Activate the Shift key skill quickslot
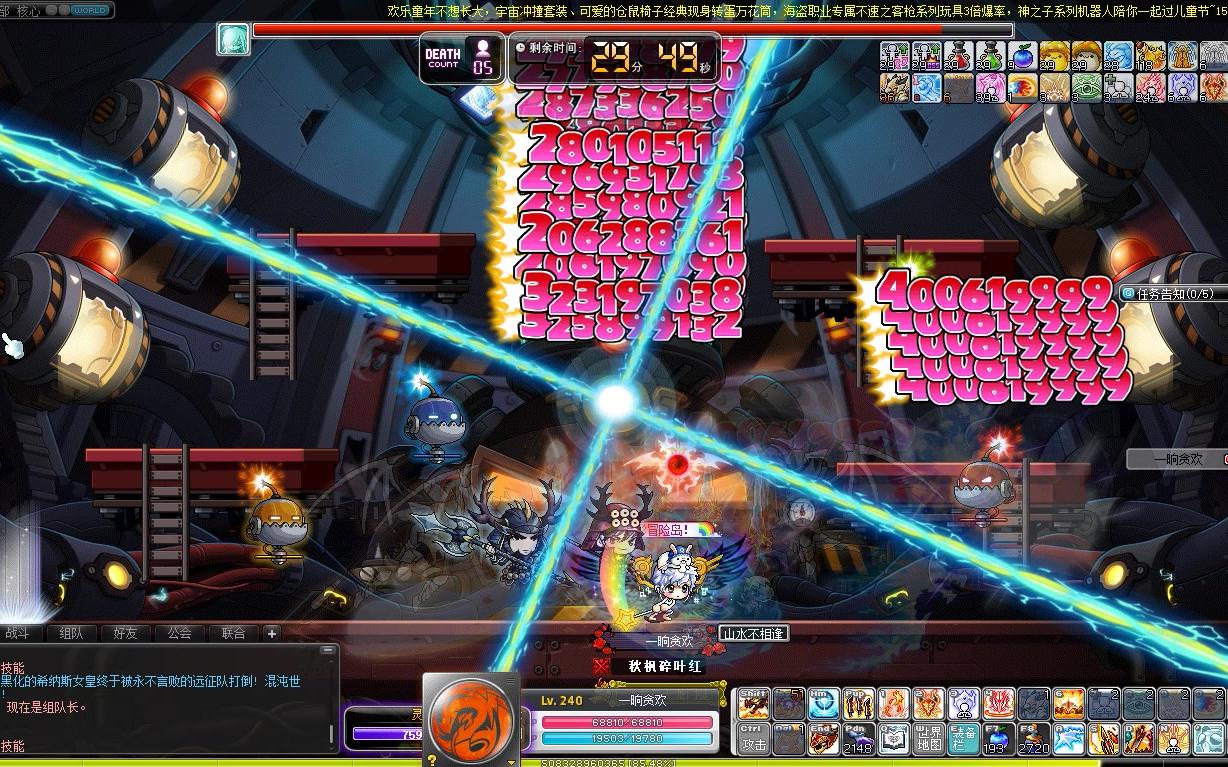Image resolution: width=1228 pixels, height=767 pixels. 755,704
